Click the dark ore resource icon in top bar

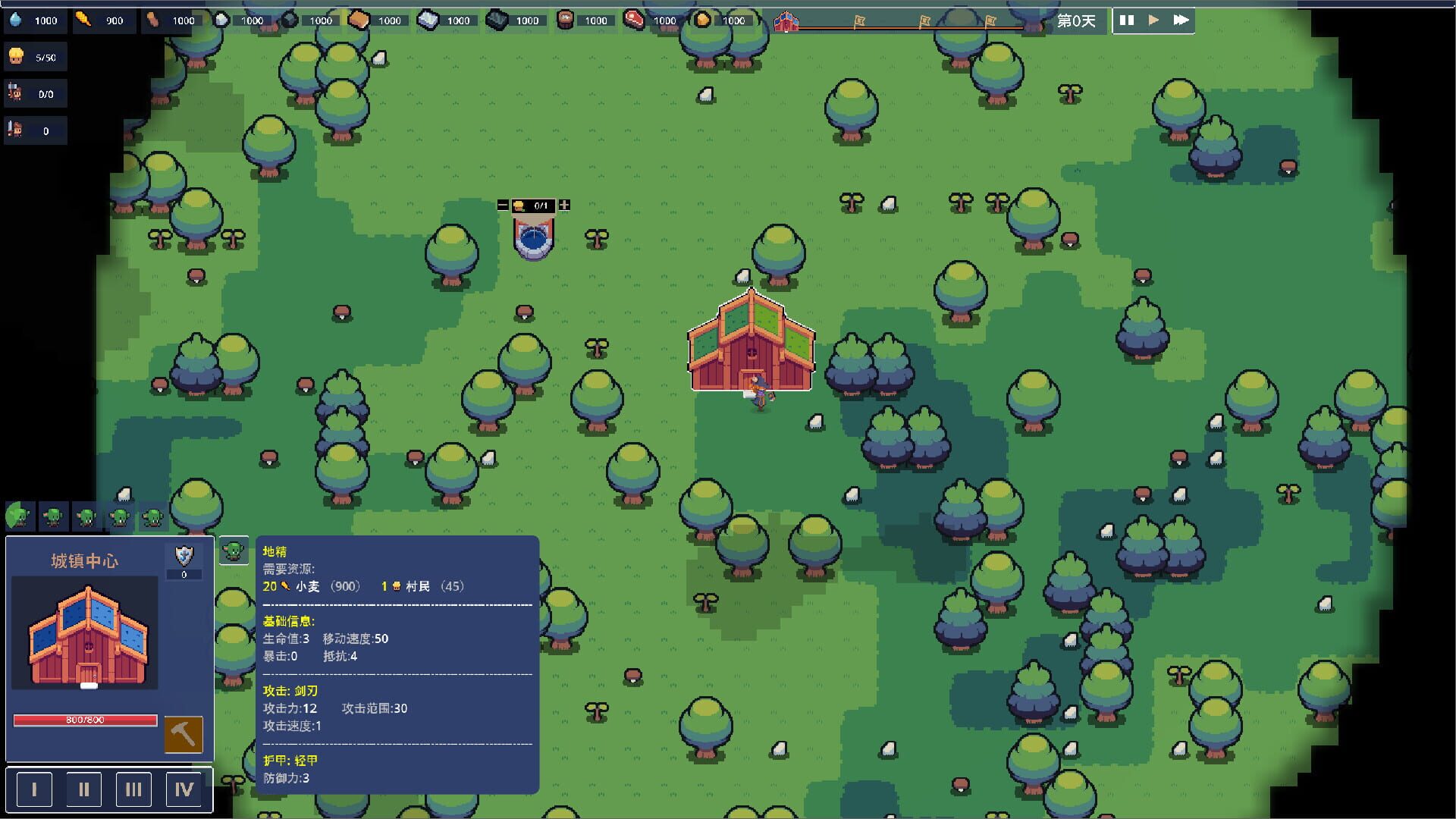coord(497,20)
